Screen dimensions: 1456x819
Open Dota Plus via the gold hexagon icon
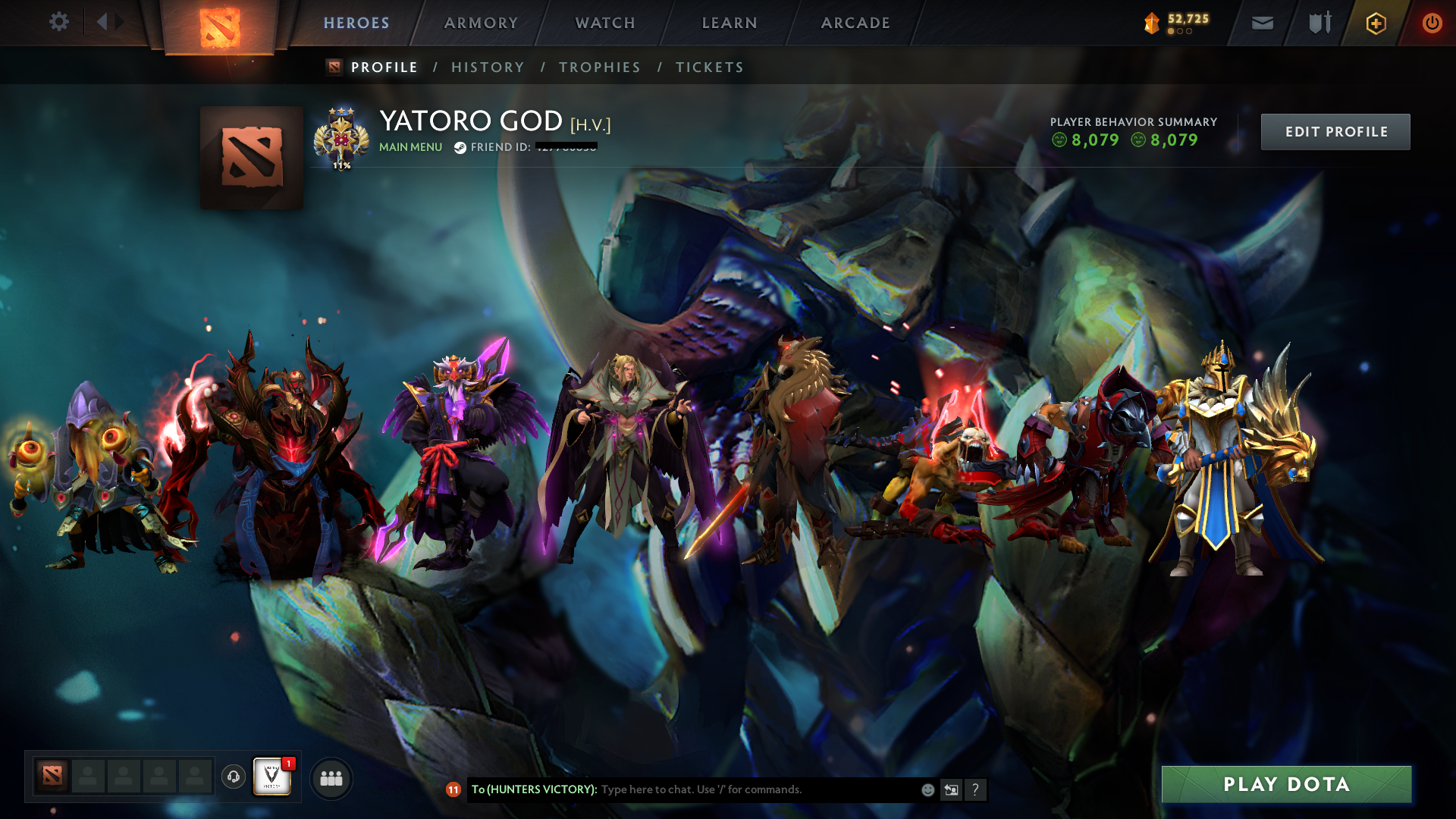click(x=1376, y=23)
